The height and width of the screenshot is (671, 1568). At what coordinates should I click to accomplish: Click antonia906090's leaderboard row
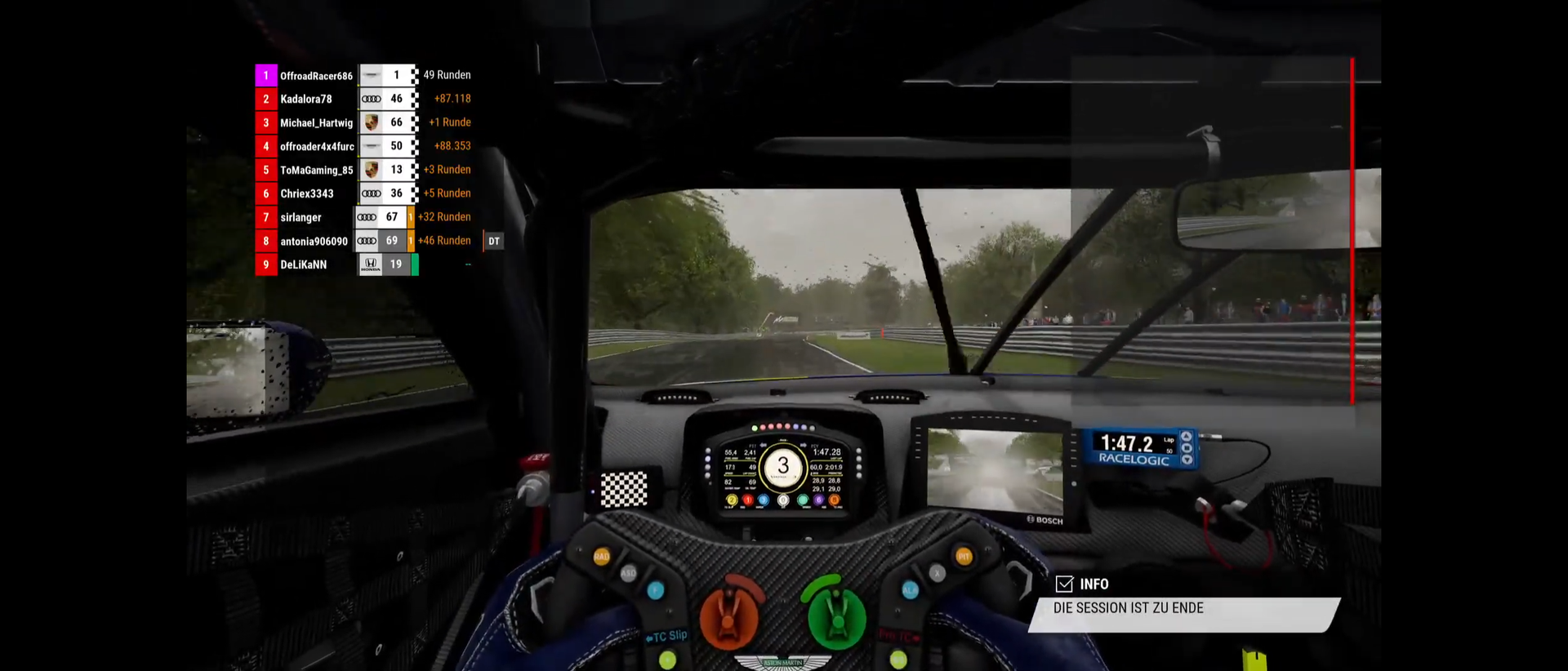click(x=314, y=242)
